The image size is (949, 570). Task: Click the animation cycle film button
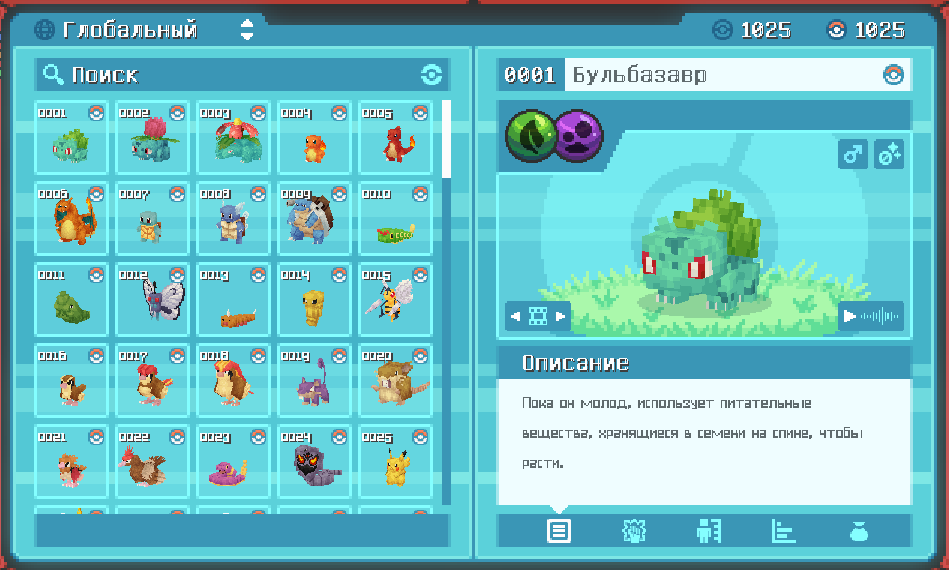point(538,317)
